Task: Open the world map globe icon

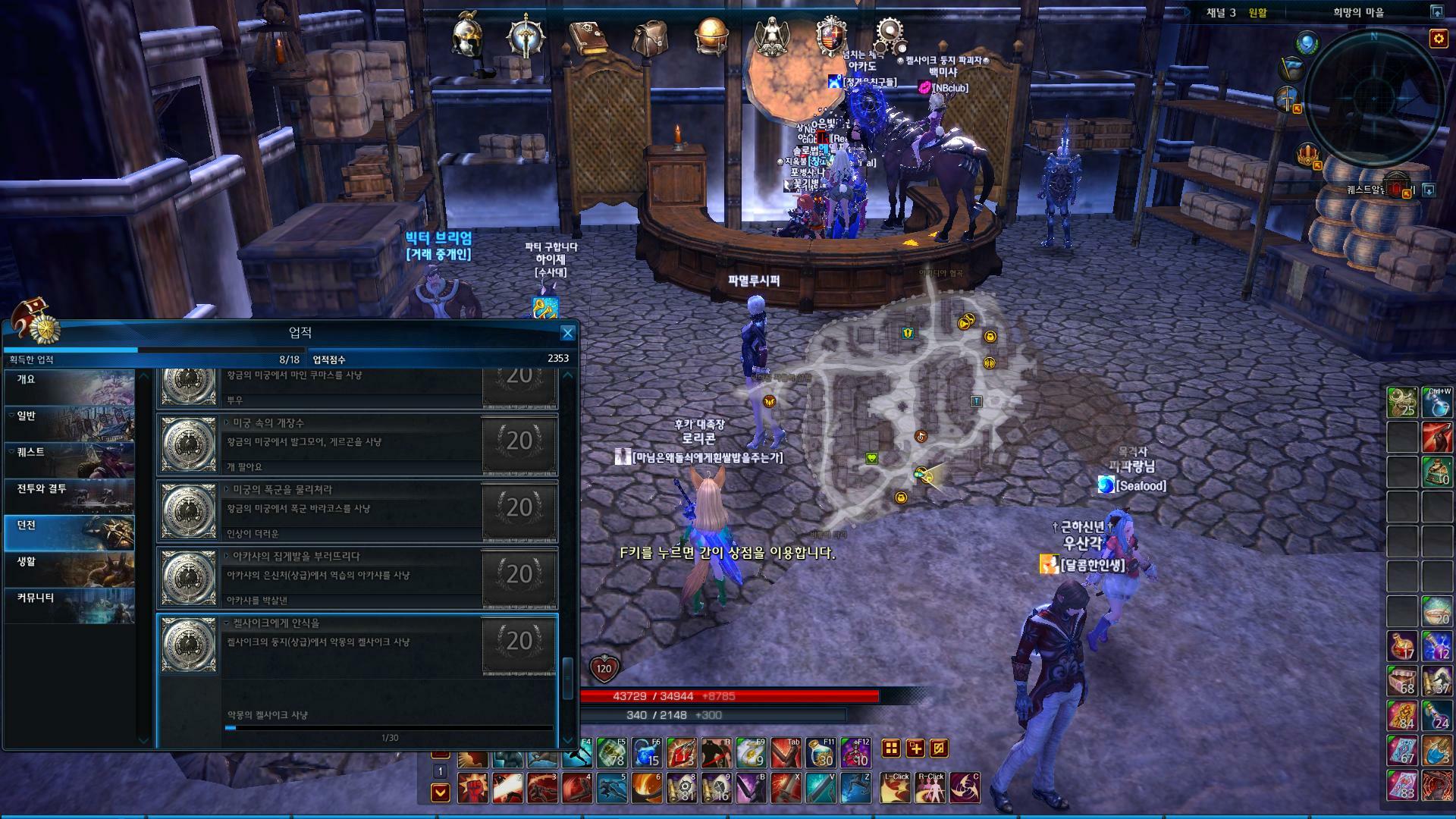Action: (x=711, y=36)
